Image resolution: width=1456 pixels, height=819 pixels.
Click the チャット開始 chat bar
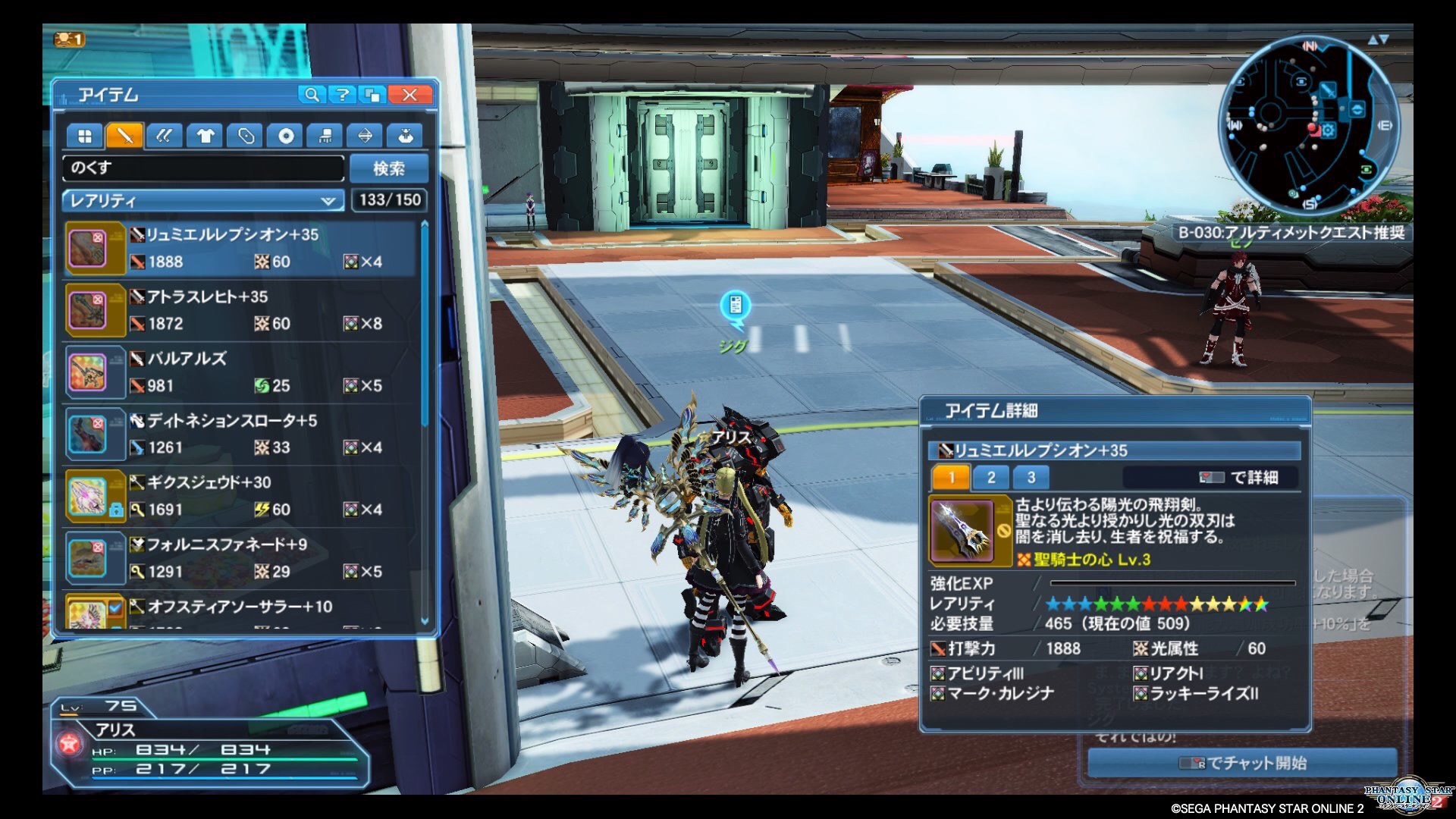point(1242,763)
